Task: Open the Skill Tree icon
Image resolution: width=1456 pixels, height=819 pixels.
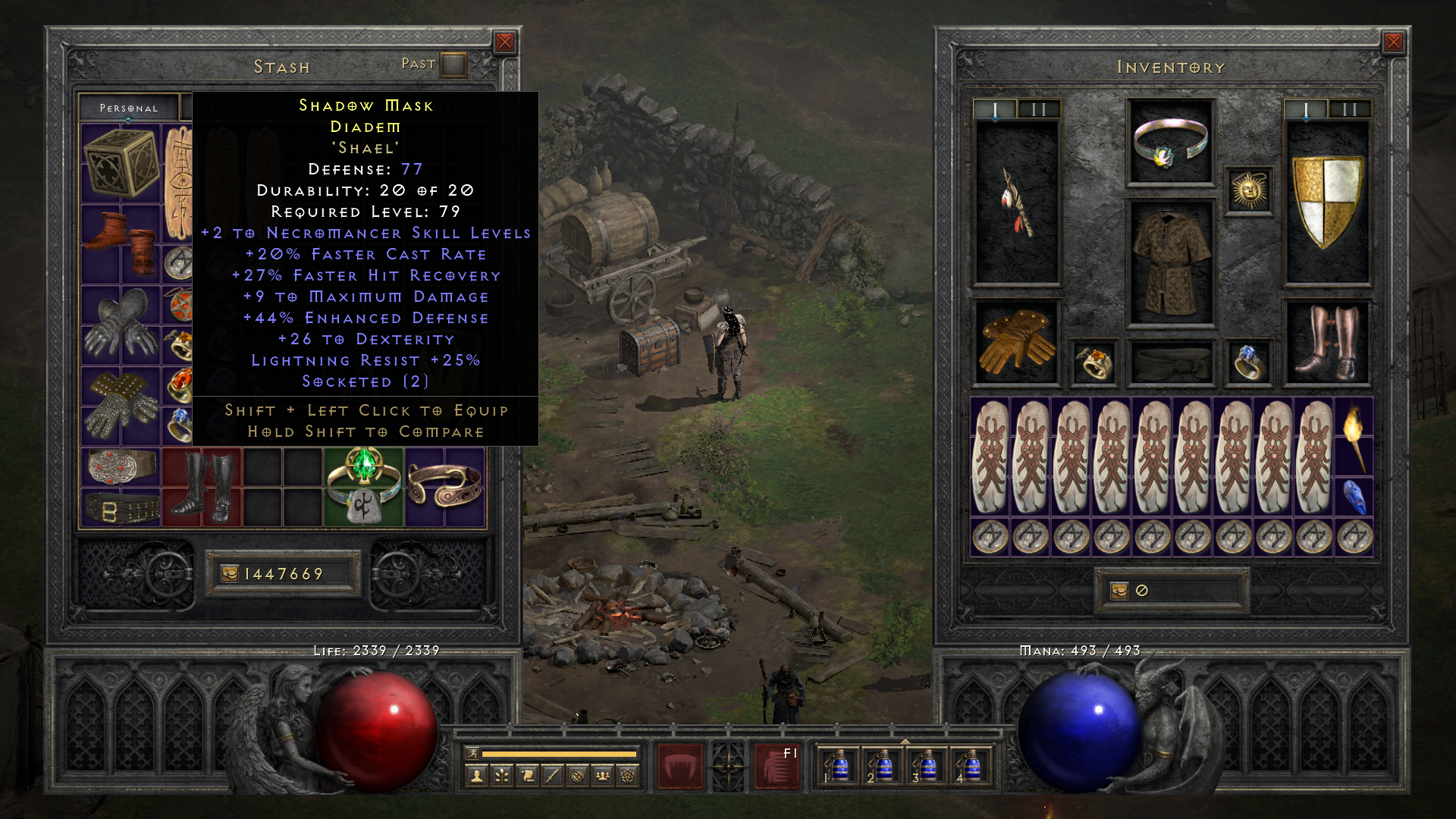Action: pos(502,775)
